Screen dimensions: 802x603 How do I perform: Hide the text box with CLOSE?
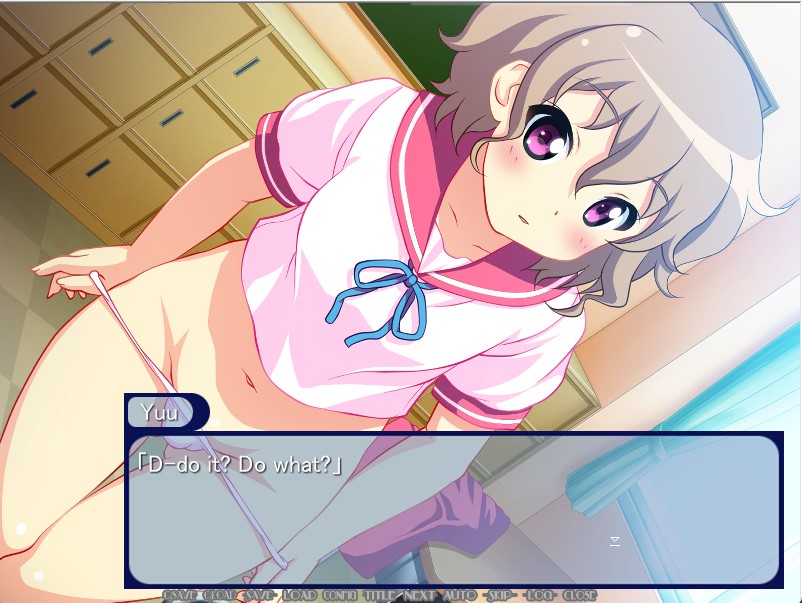579,595
